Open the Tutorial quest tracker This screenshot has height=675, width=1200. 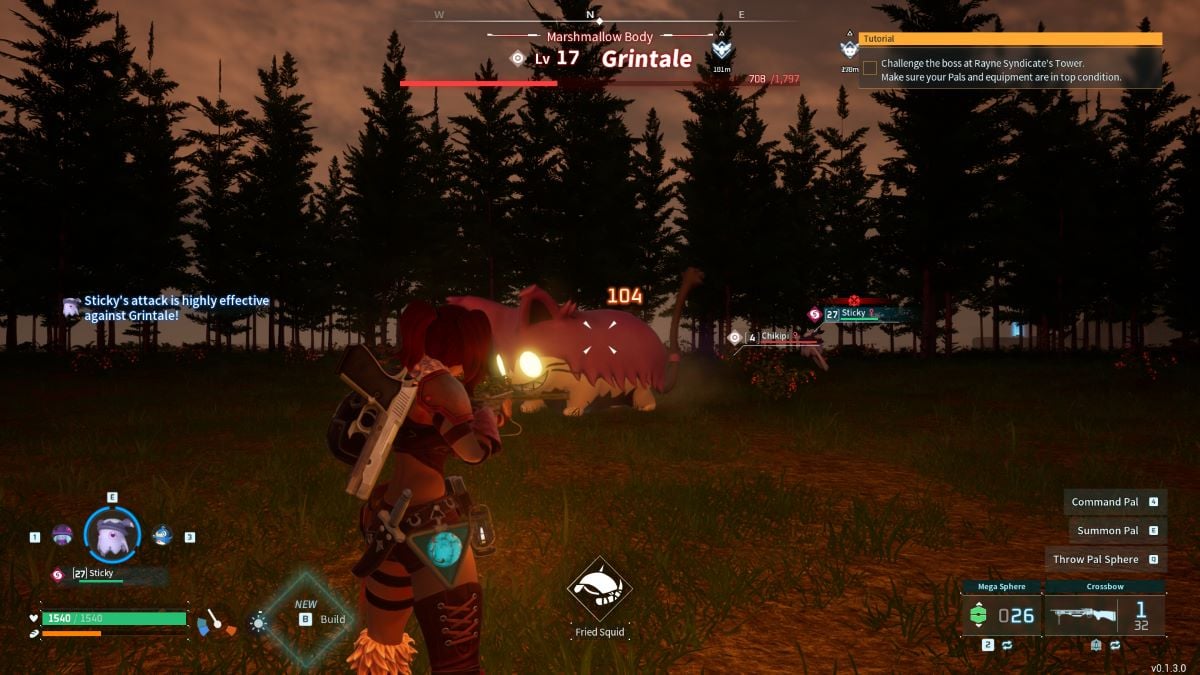pyautogui.click(x=1010, y=39)
